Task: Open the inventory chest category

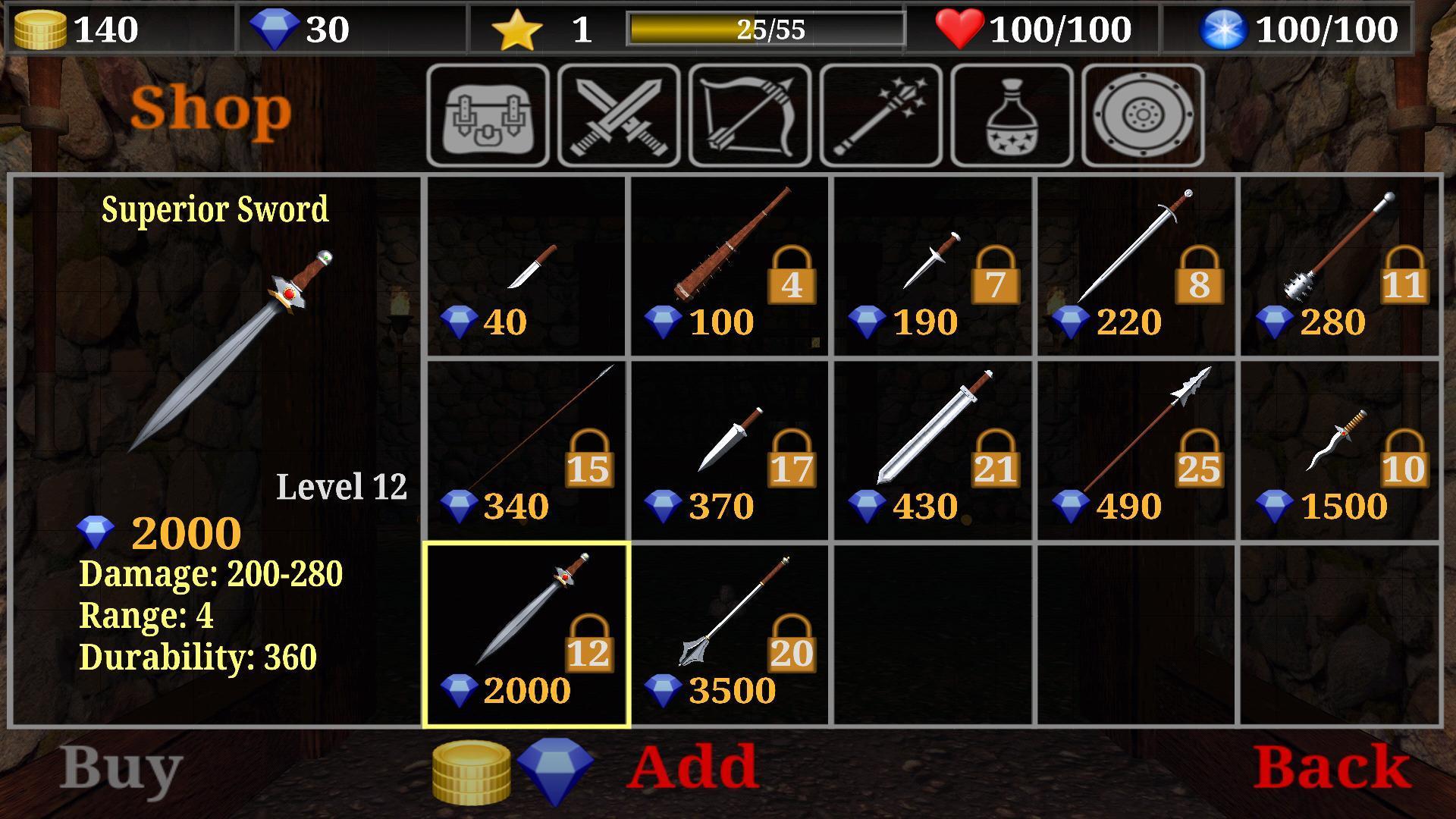Action: pyautogui.click(x=486, y=115)
